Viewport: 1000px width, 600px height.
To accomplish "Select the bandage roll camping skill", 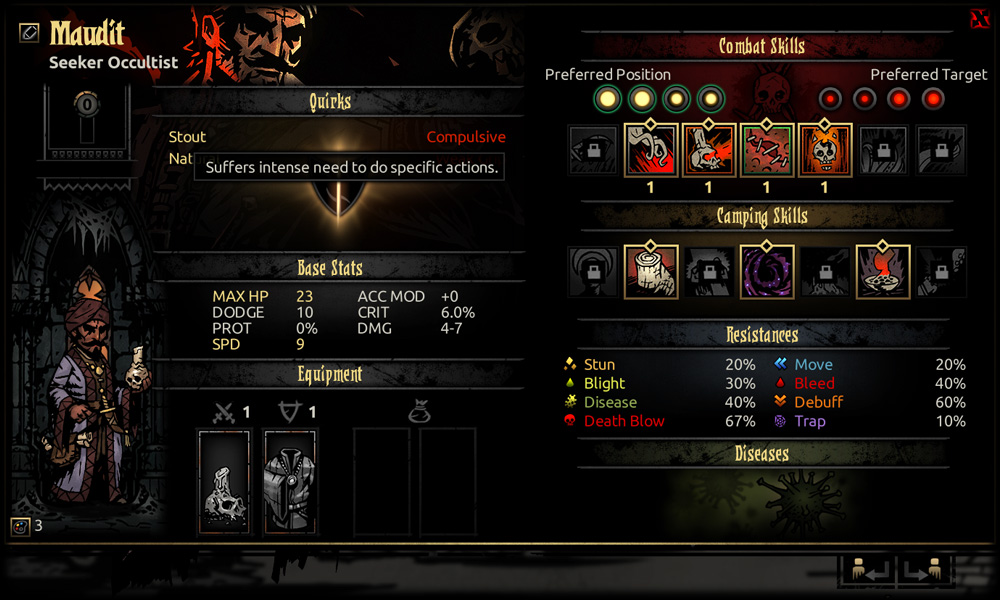I will pyautogui.click(x=651, y=273).
